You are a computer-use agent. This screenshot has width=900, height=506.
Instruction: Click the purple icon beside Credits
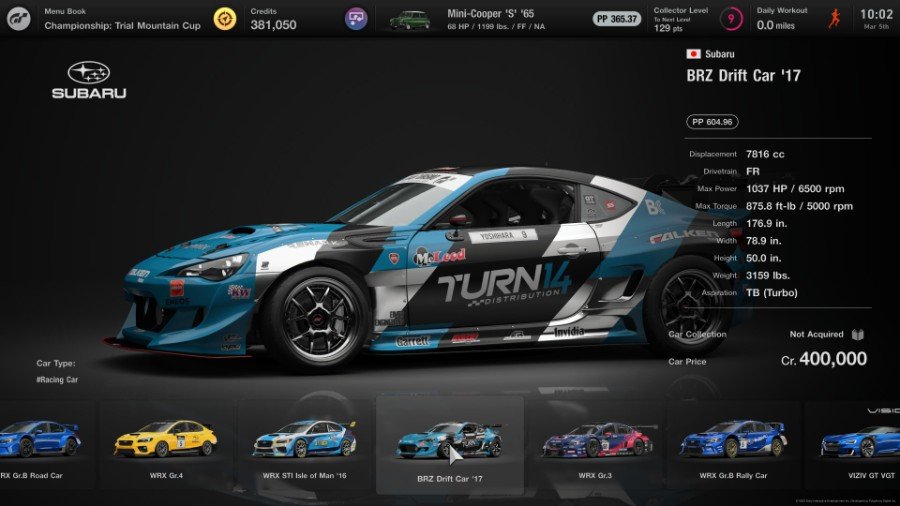point(356,18)
